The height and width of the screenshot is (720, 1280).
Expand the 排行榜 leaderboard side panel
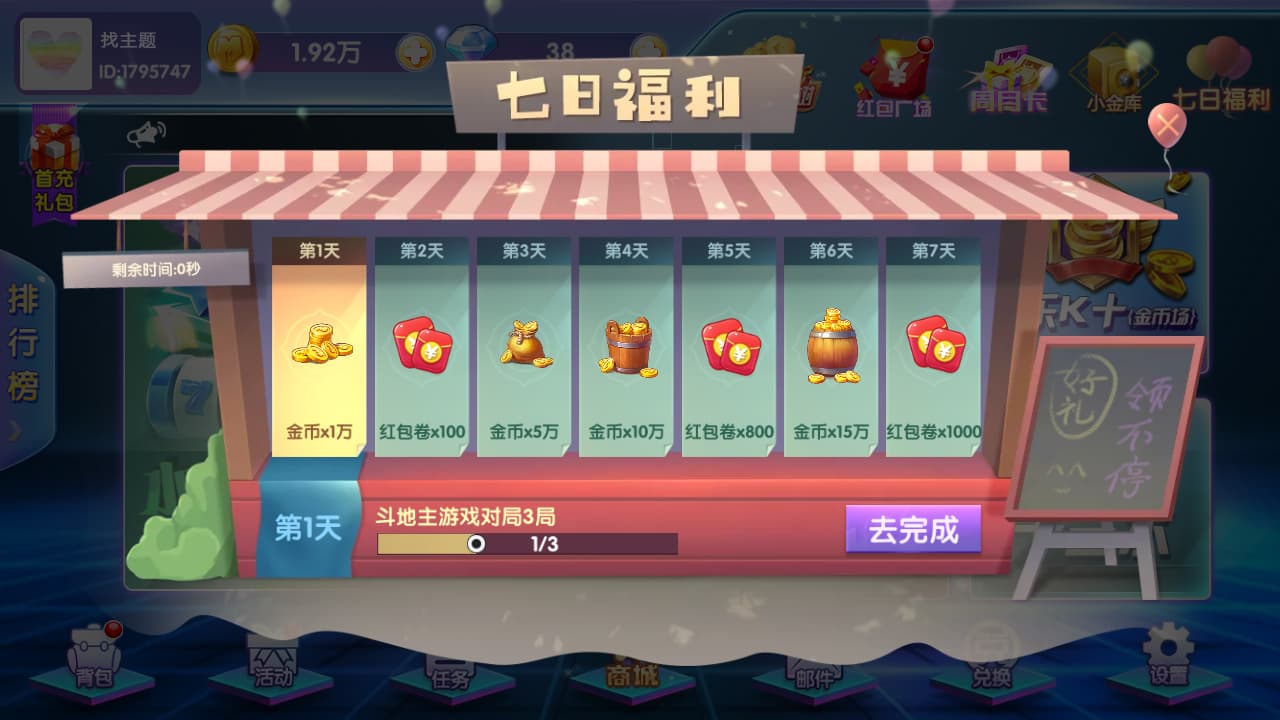[x=25, y=350]
